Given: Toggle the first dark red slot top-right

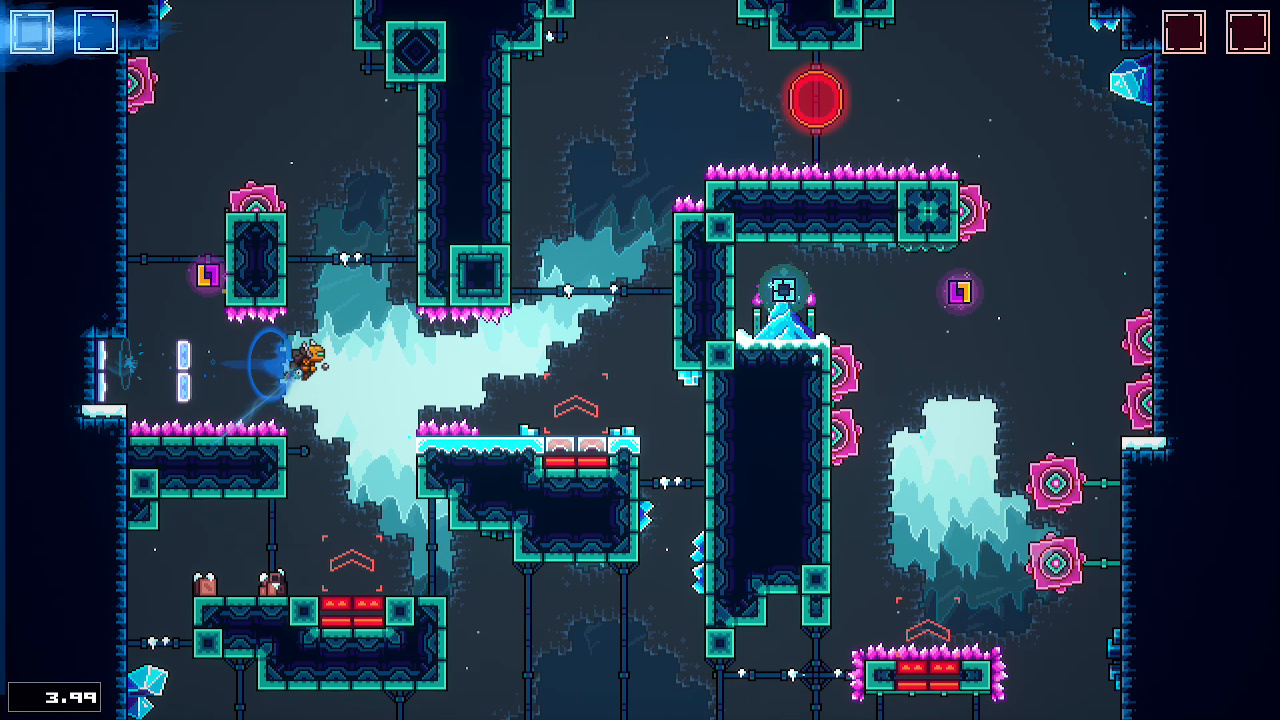Looking at the screenshot, I should click(1186, 31).
